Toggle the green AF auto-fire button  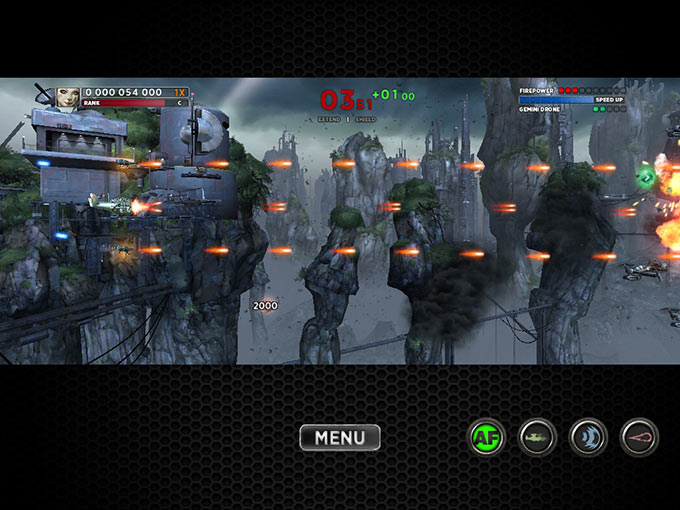coord(487,437)
